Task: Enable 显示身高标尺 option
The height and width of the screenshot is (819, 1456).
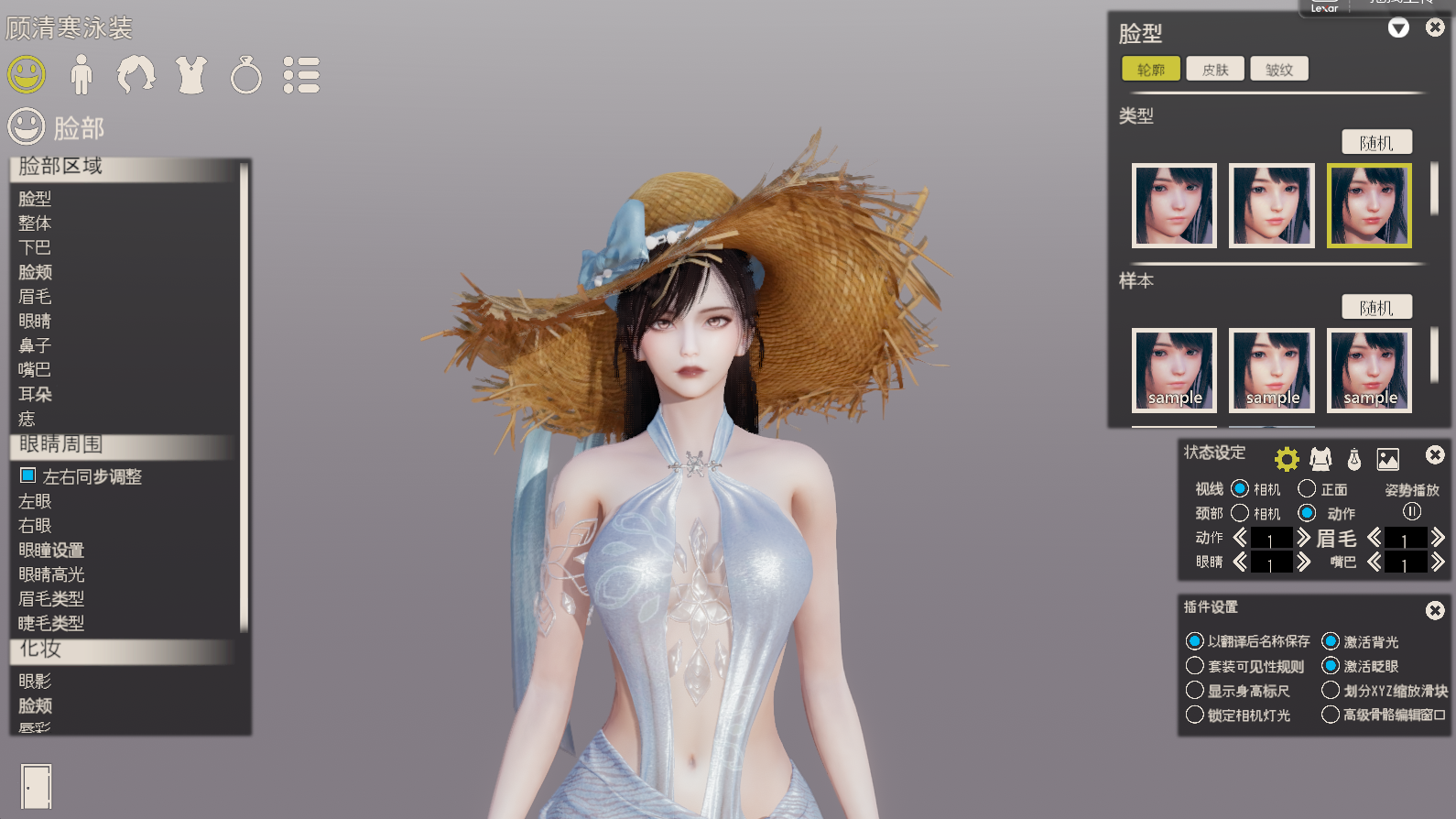Action: point(1195,691)
